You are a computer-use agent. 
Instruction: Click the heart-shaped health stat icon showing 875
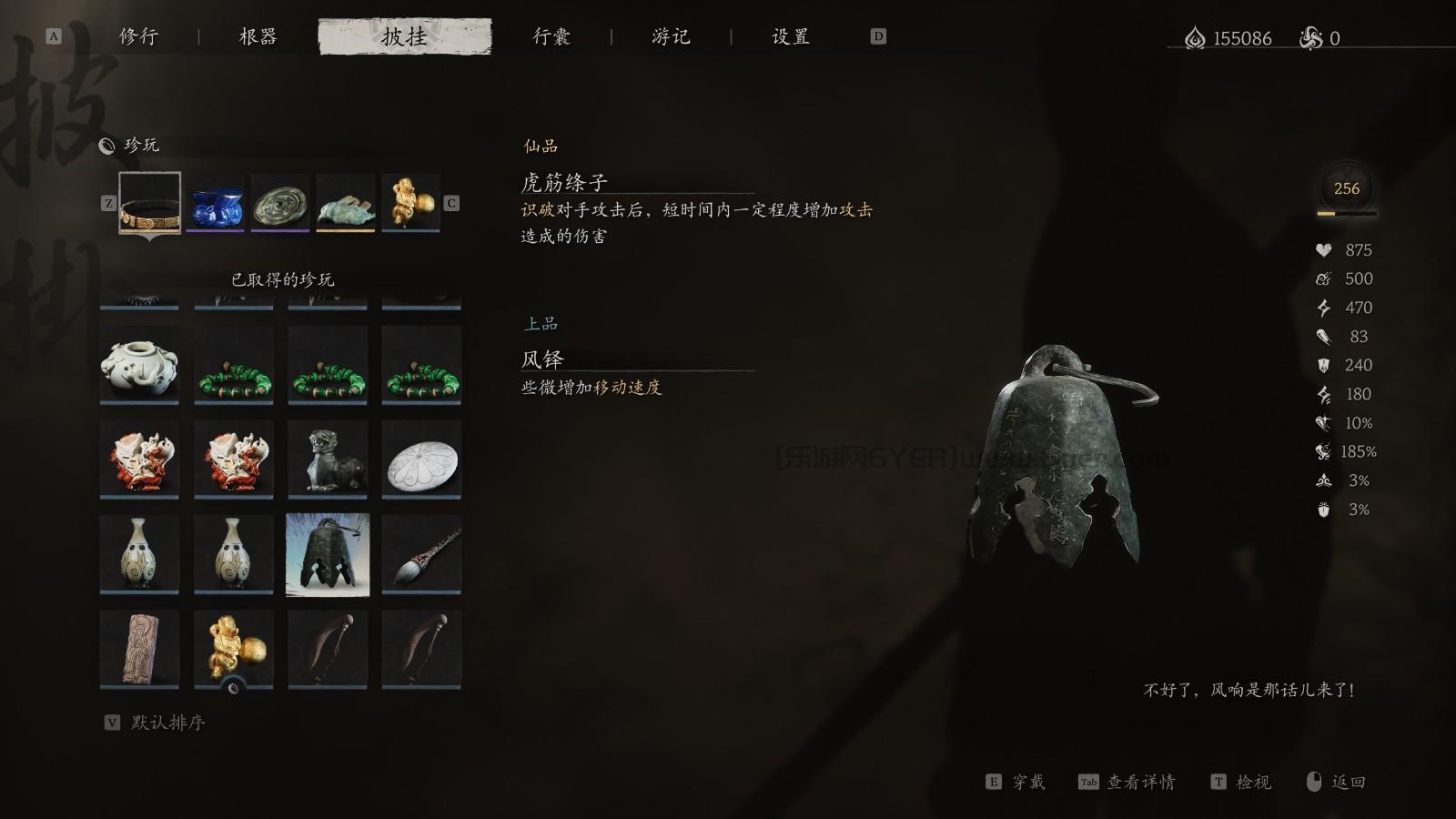click(x=1324, y=250)
